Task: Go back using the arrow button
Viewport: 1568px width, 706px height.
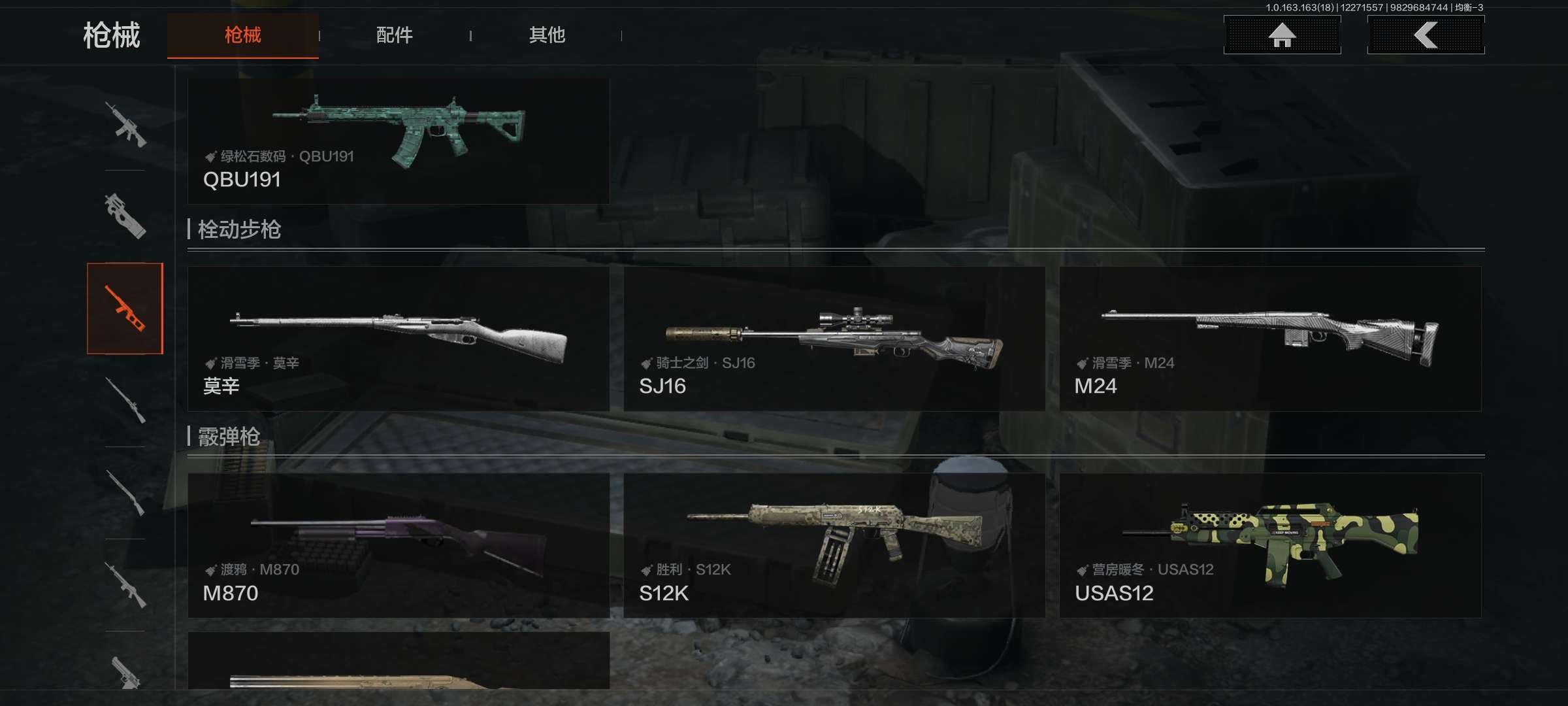Action: (x=1426, y=35)
